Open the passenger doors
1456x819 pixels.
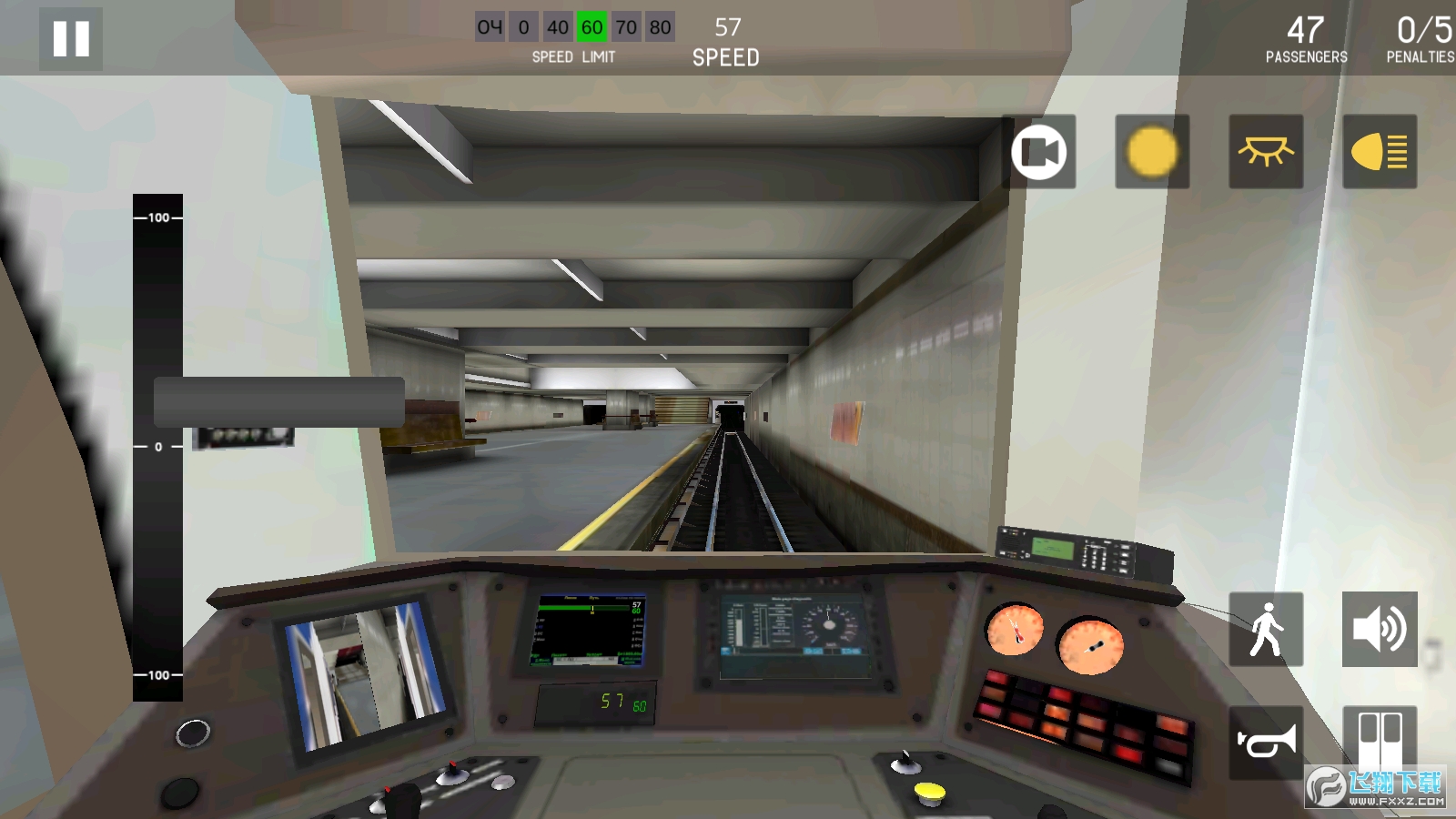click(x=1380, y=742)
